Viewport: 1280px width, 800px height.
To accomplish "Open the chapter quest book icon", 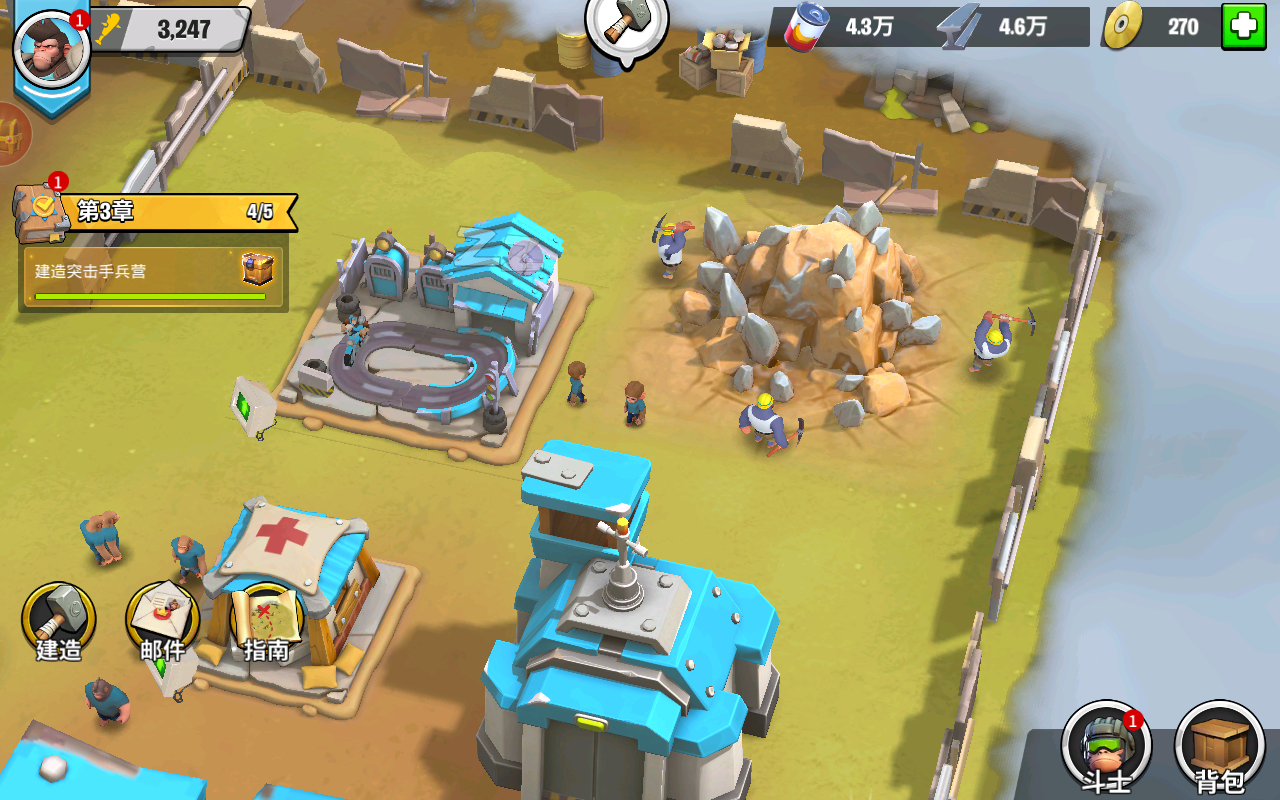I will click(x=41, y=211).
